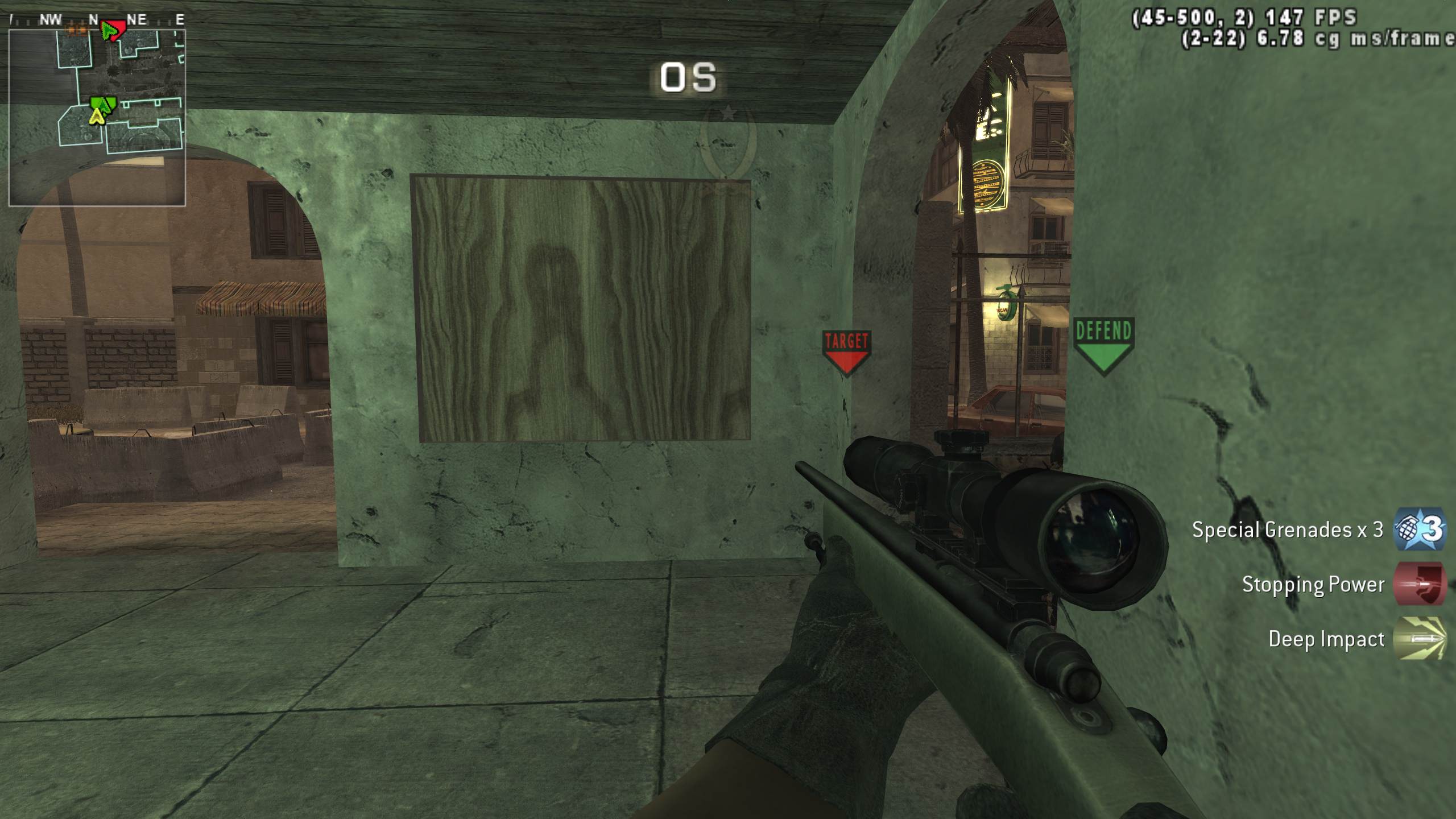1456x819 pixels.
Task: Click the minimap in the corner
Action: [x=97, y=117]
